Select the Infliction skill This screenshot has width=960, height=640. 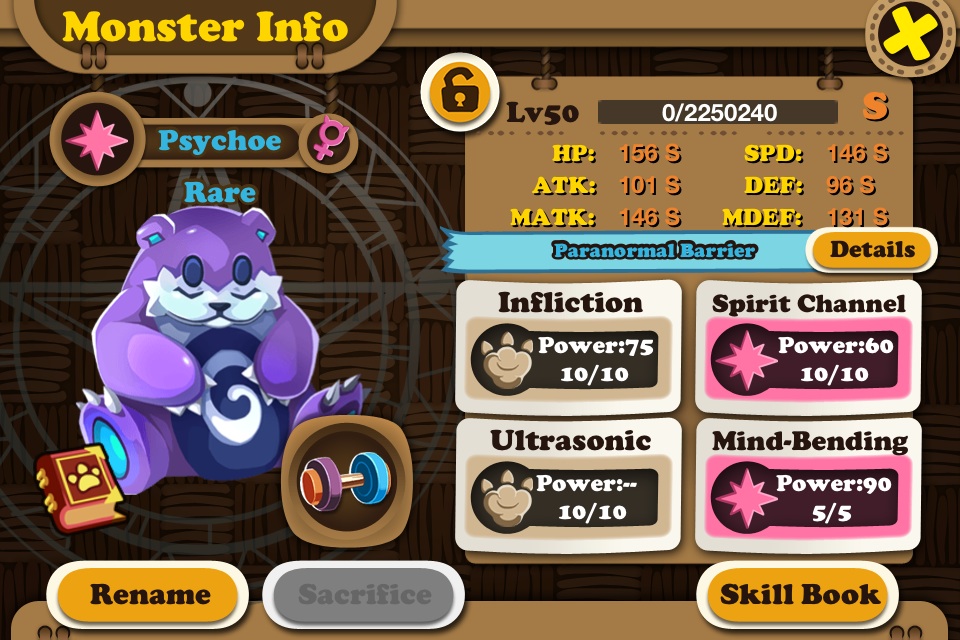569,345
